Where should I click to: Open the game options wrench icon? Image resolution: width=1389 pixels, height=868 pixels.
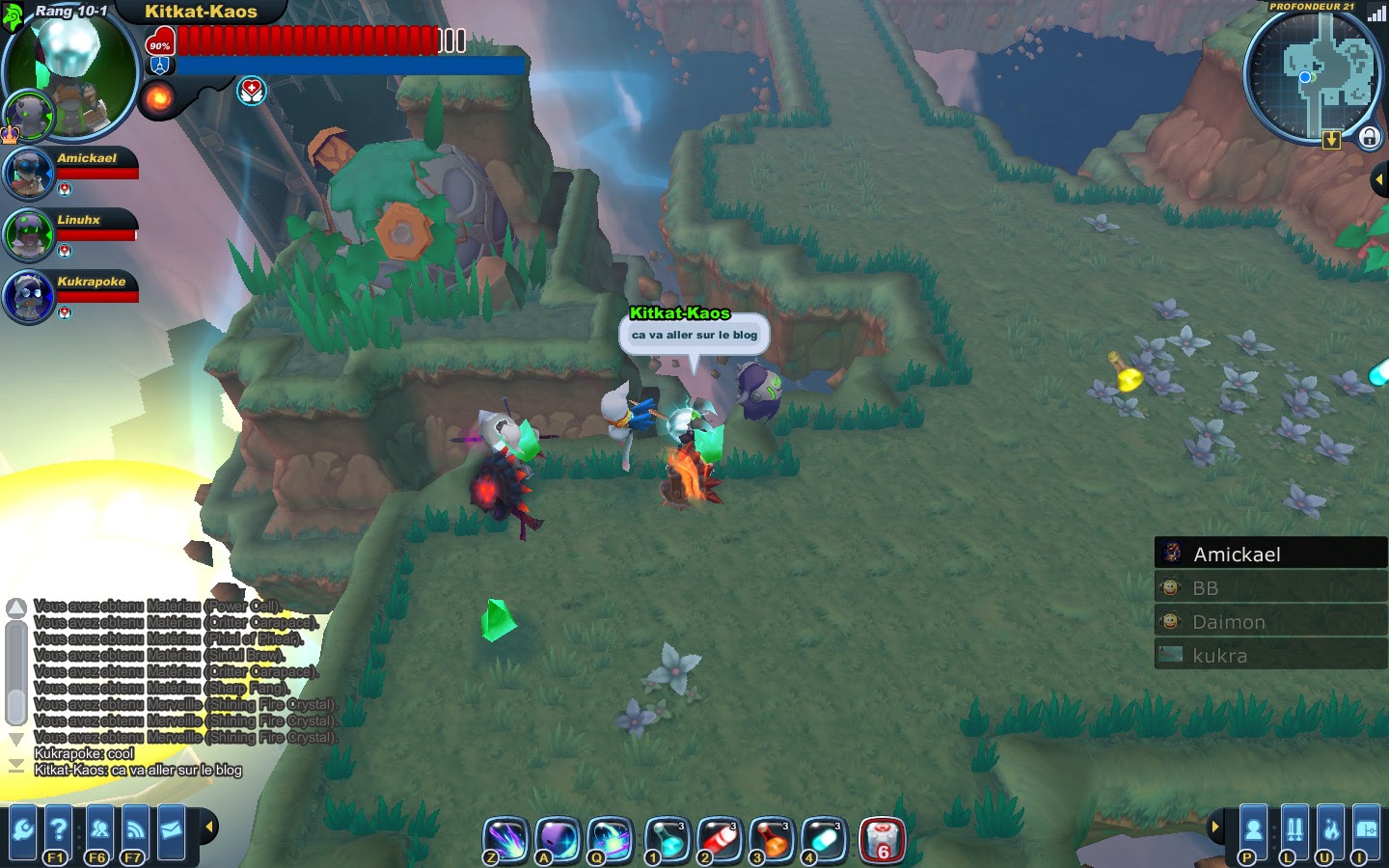(22, 829)
